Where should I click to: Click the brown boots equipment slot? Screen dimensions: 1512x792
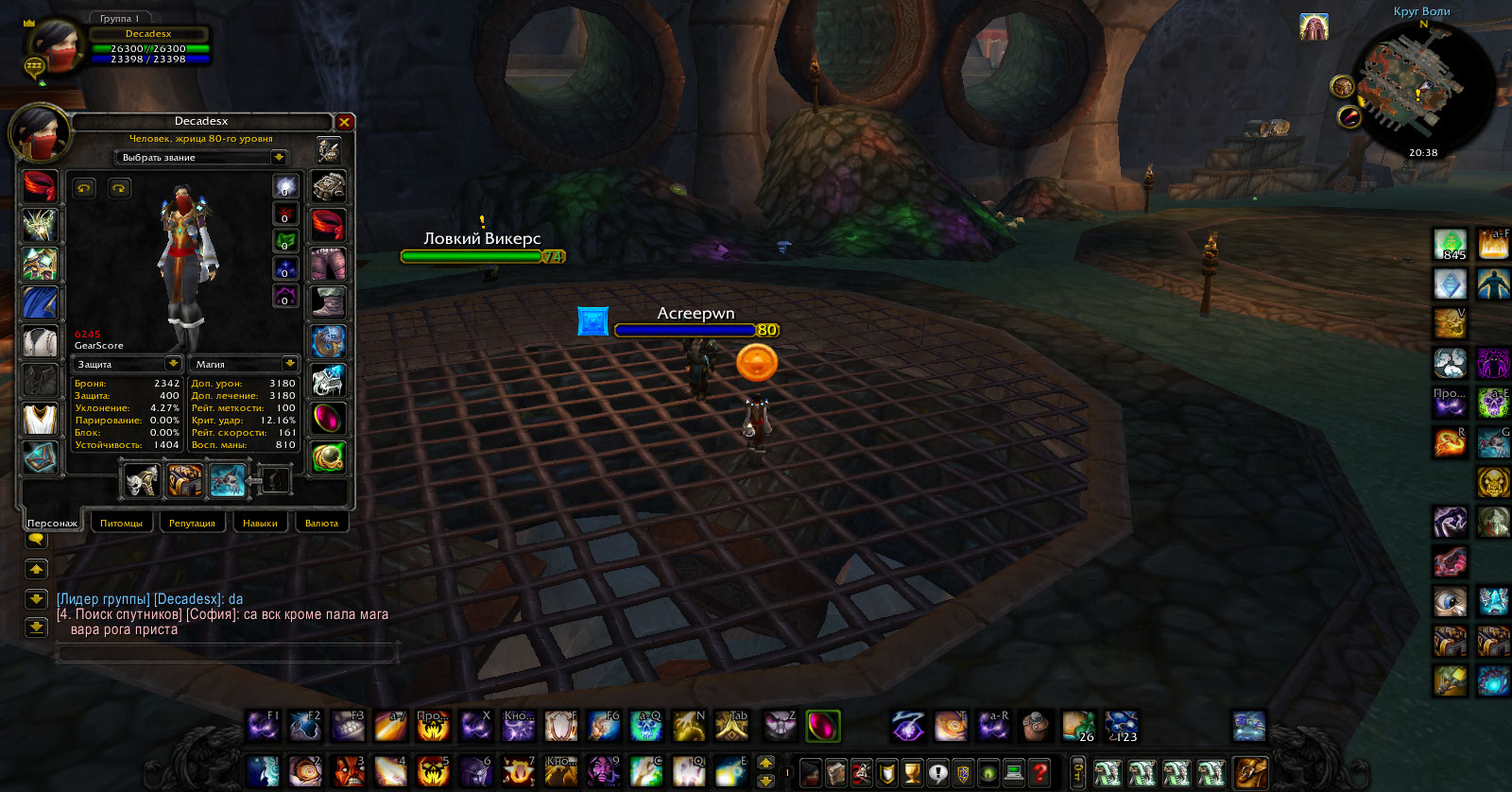click(x=328, y=302)
